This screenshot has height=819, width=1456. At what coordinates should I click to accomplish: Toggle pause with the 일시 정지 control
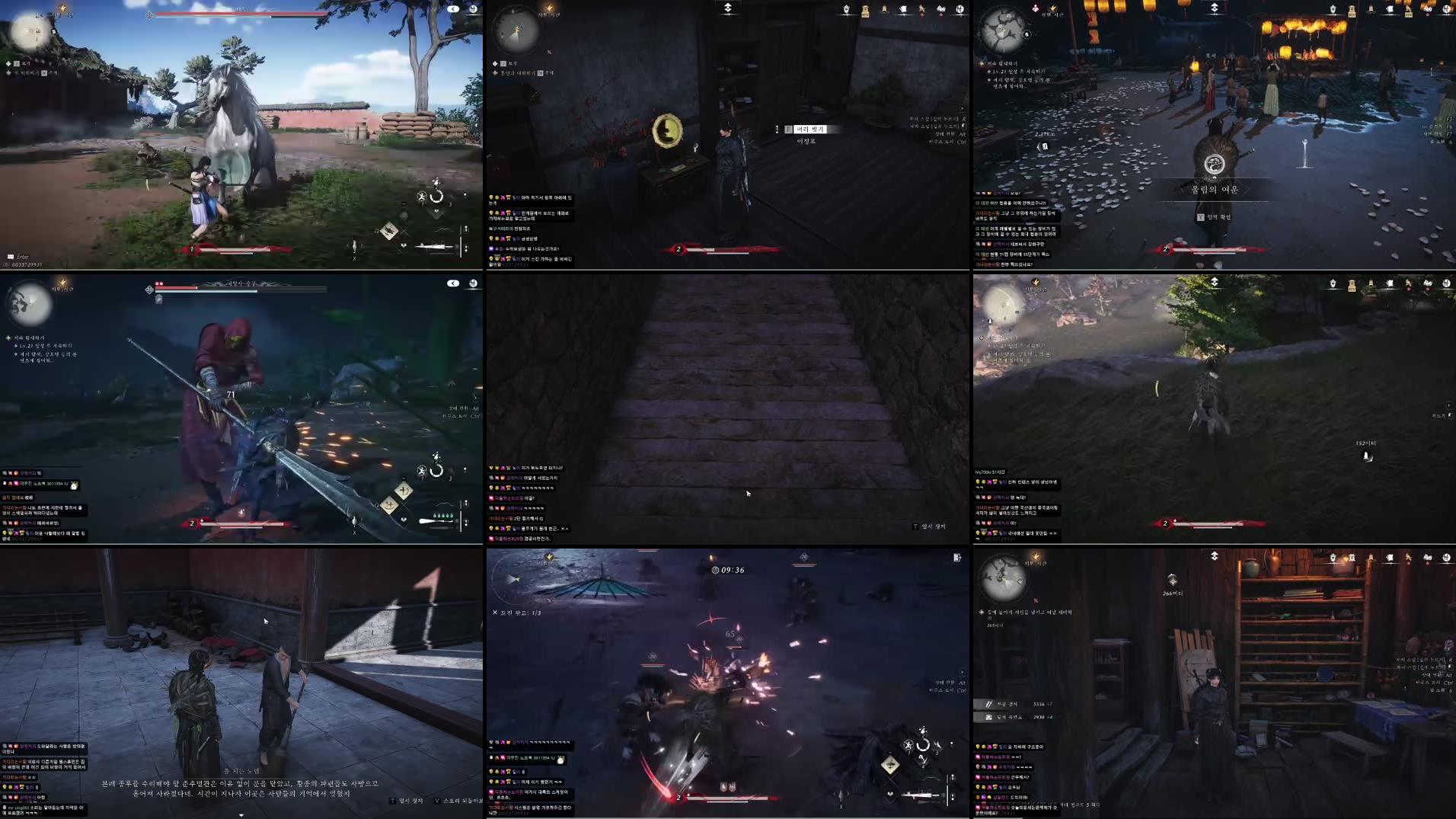(x=407, y=801)
